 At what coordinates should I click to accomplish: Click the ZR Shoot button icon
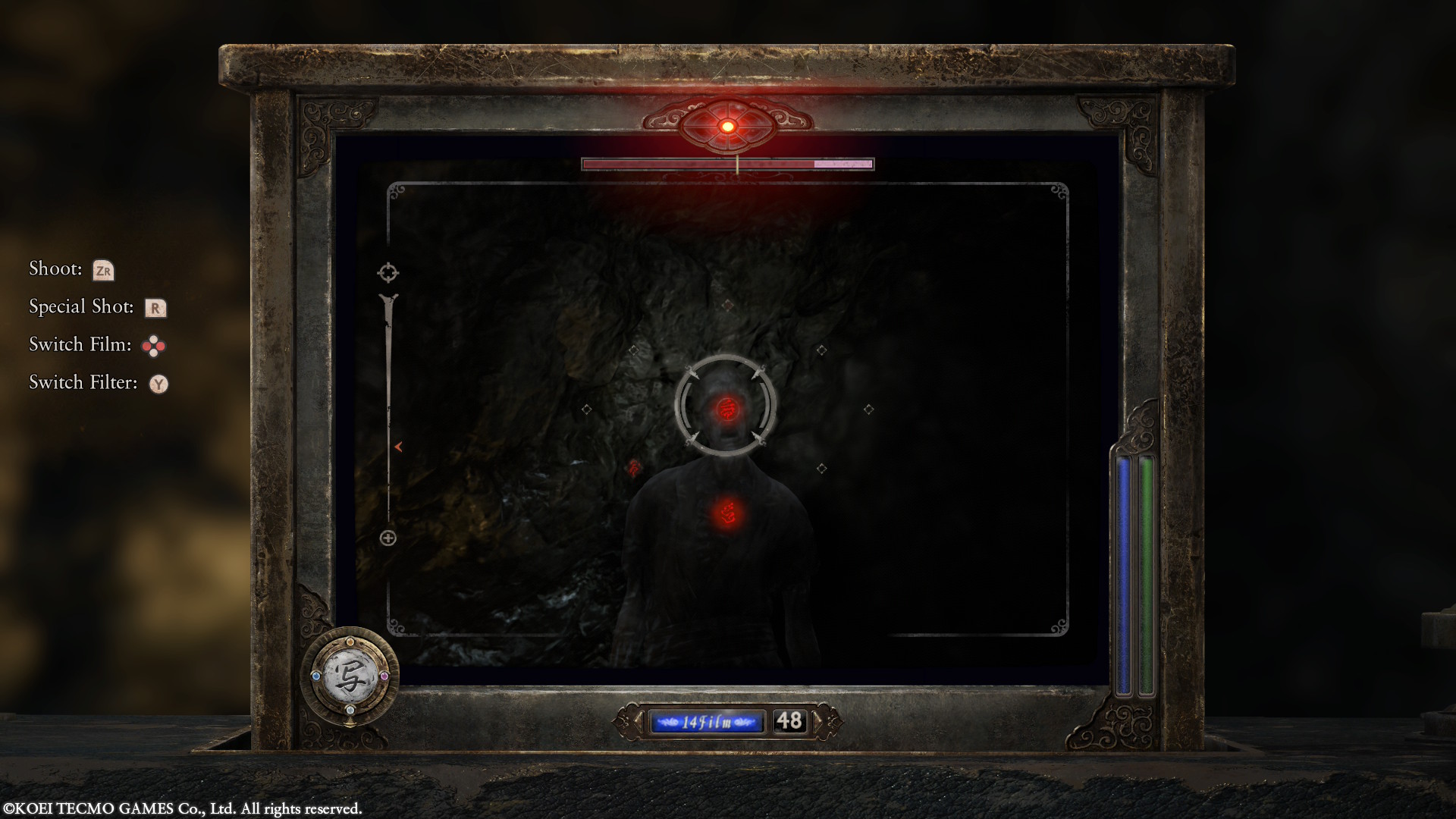click(104, 269)
